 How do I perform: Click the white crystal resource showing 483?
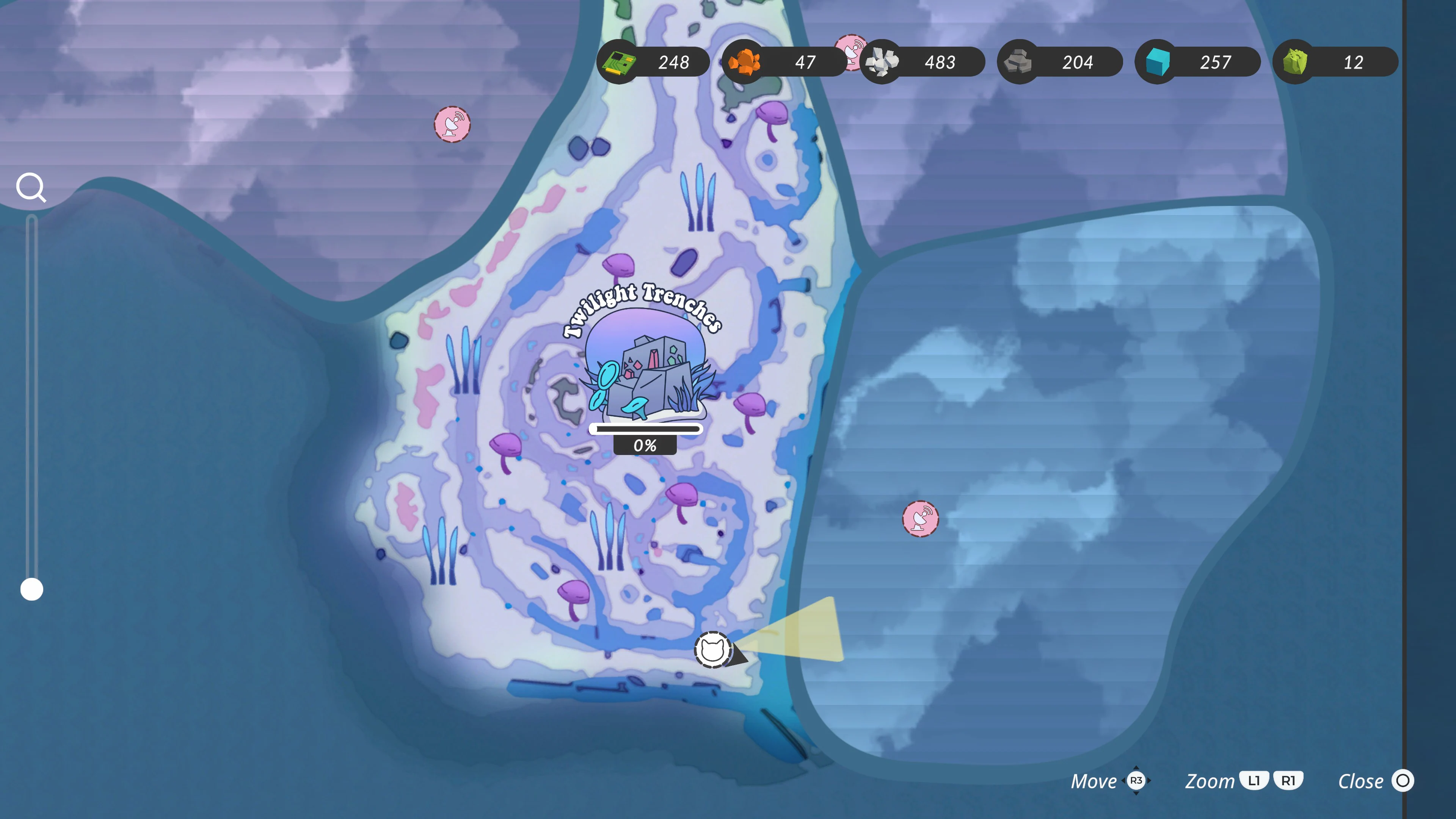pos(882,62)
